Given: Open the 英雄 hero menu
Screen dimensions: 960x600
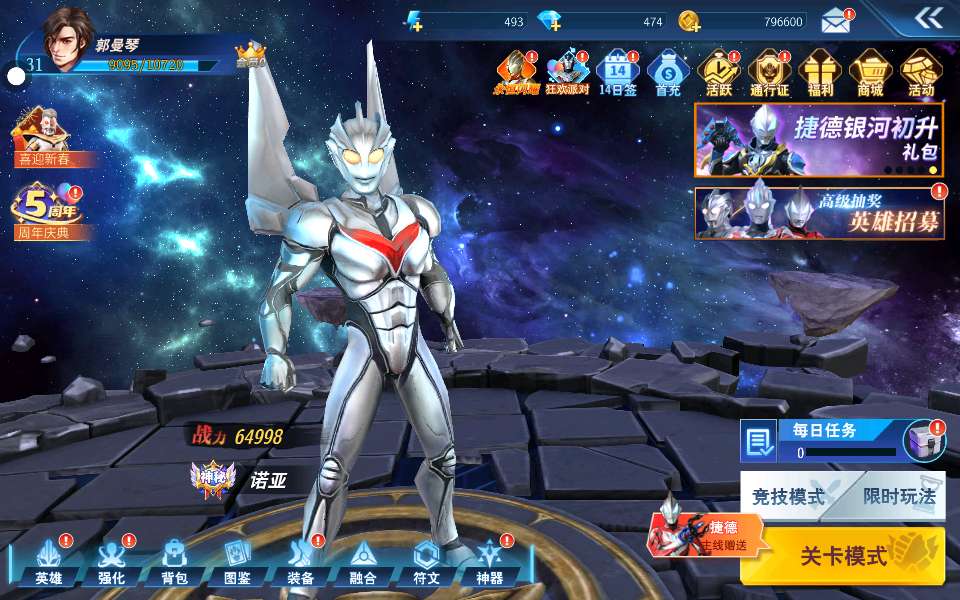Looking at the screenshot, I should click(49, 564).
